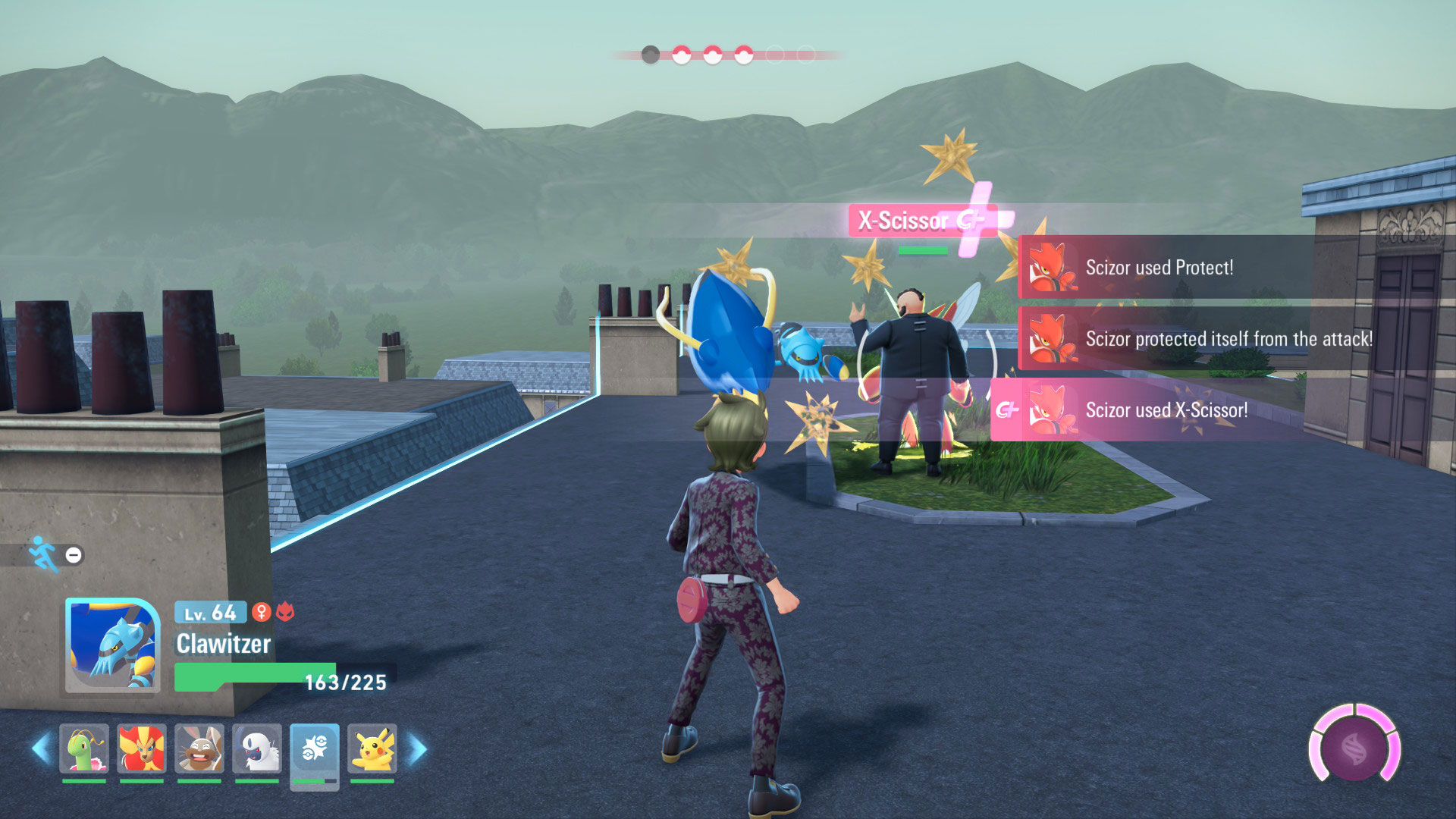Switch to Pyroar in the party bar

(142, 749)
